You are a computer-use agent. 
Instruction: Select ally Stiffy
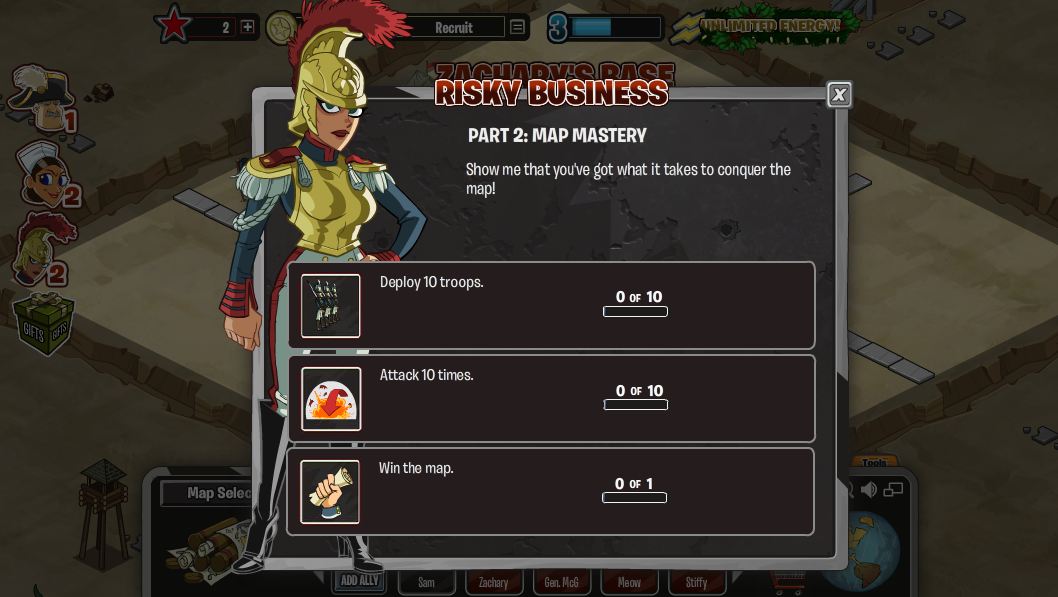tap(697, 582)
